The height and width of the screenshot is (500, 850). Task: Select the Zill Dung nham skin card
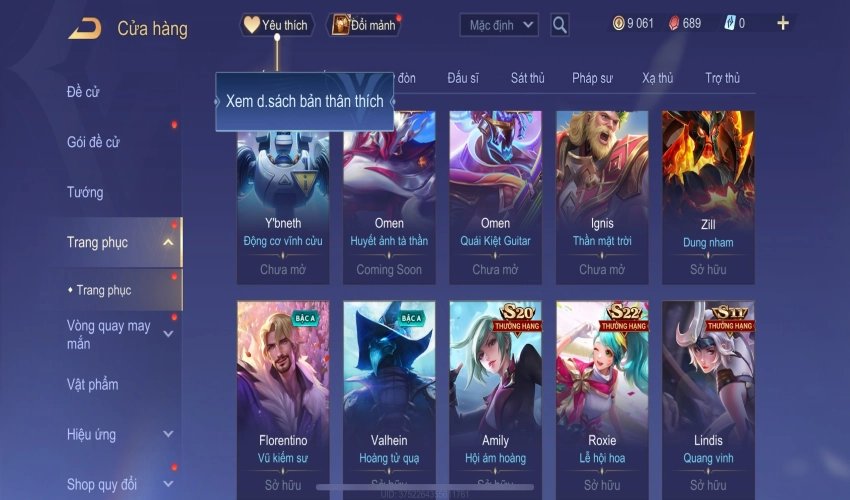pos(708,197)
